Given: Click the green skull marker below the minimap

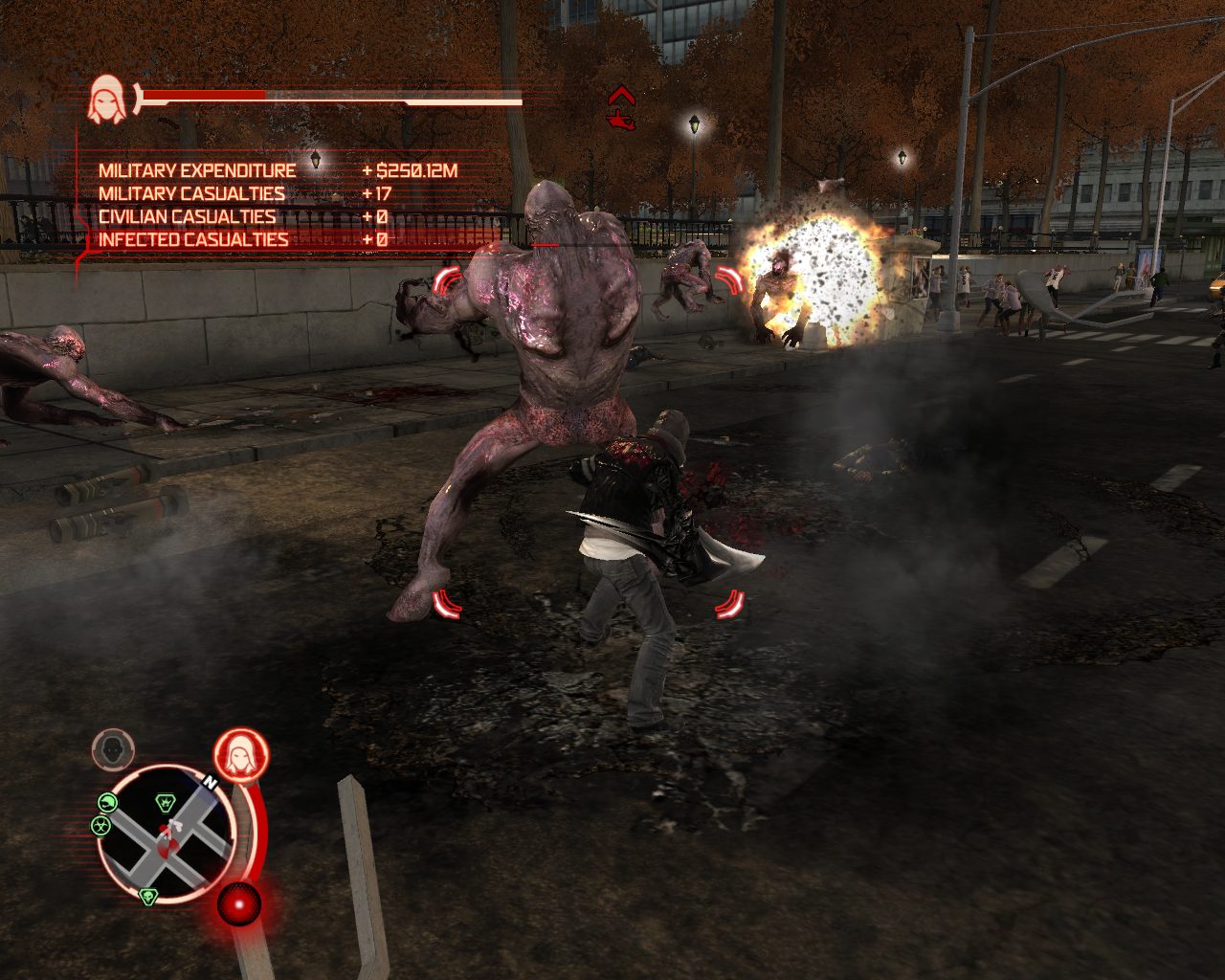Looking at the screenshot, I should [x=147, y=896].
